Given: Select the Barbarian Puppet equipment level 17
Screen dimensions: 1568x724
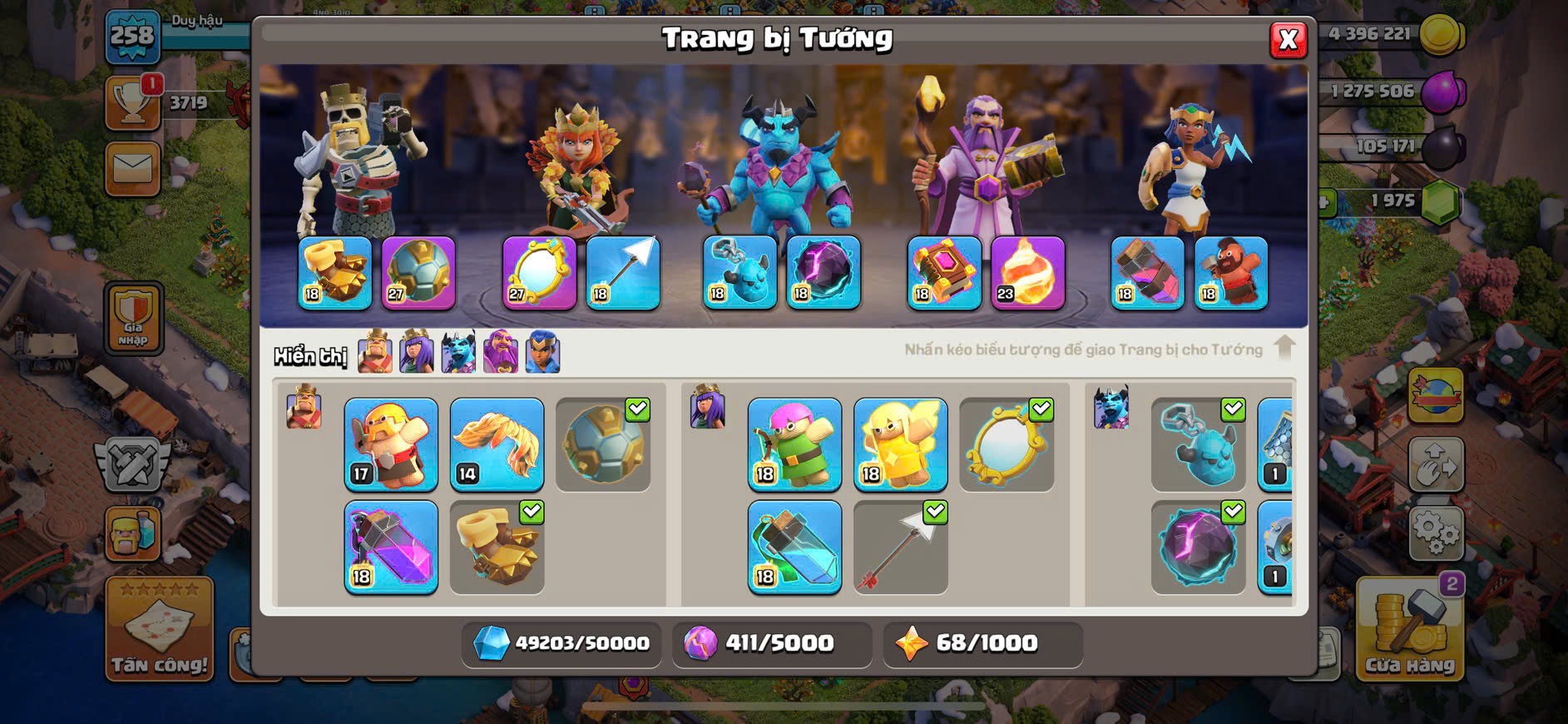Looking at the screenshot, I should point(391,444).
